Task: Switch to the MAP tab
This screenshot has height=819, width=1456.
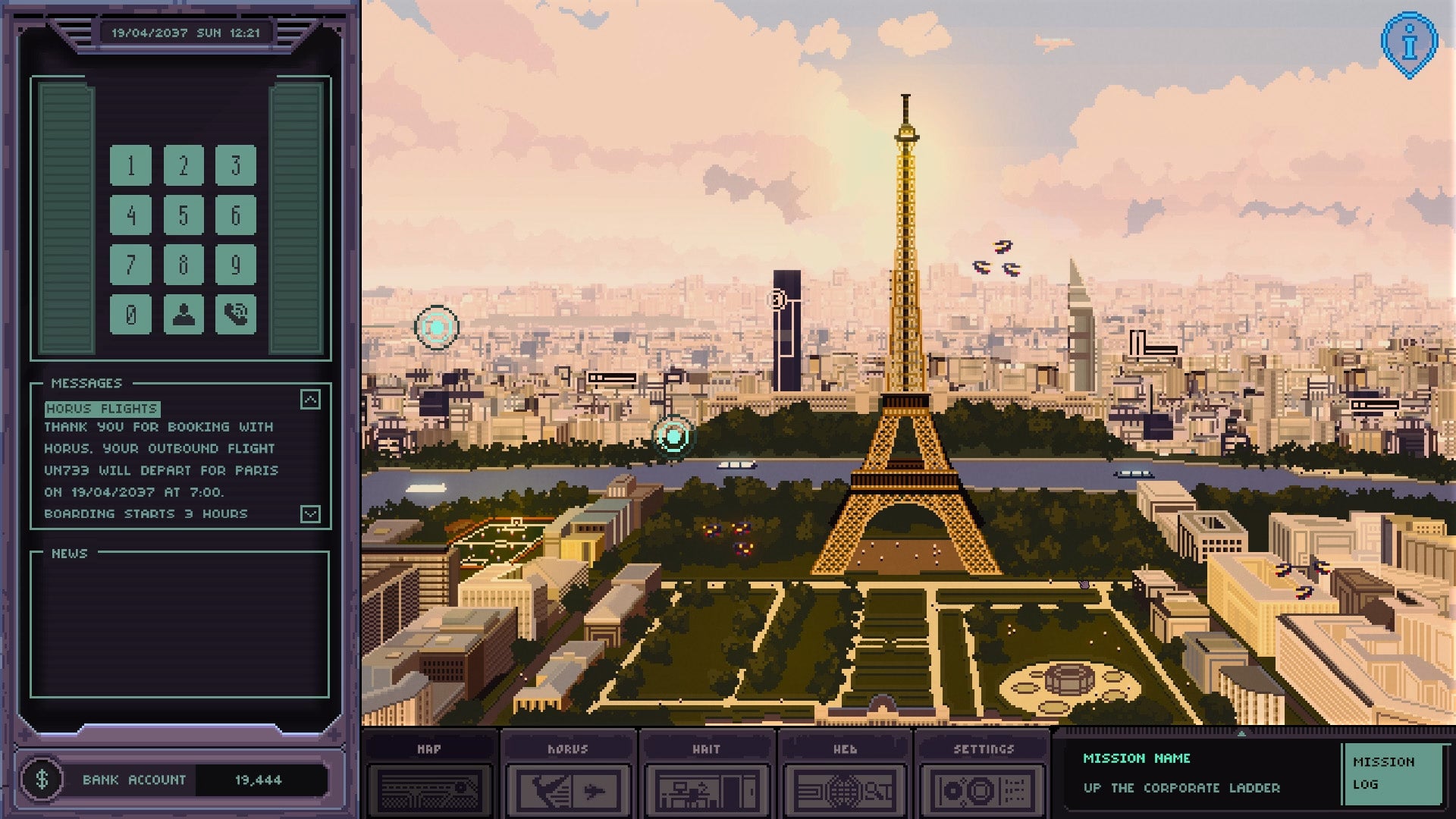Action: 428,749
